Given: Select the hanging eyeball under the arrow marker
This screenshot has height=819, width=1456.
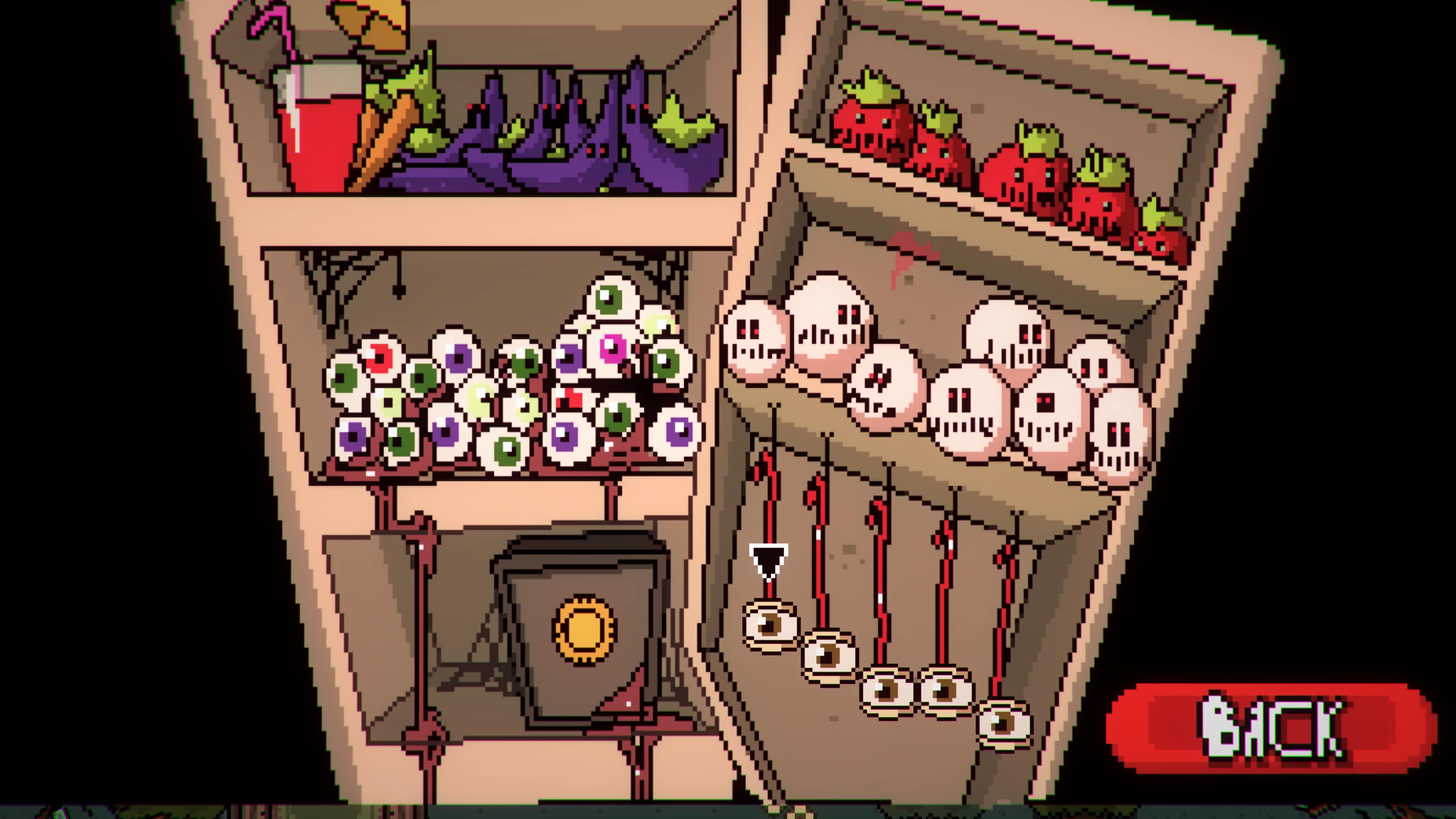Looking at the screenshot, I should tap(770, 624).
